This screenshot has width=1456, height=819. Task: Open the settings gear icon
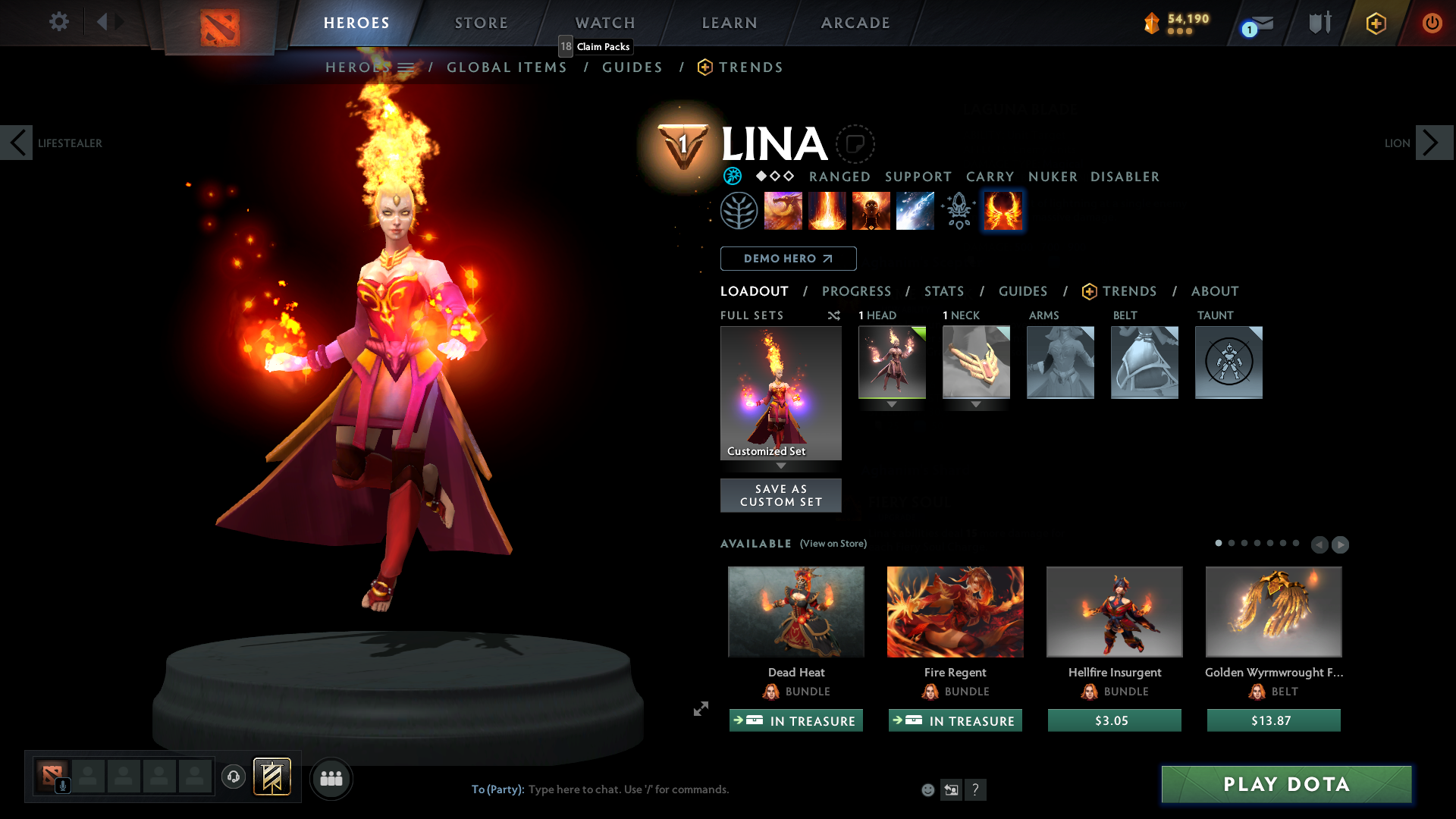[x=58, y=22]
